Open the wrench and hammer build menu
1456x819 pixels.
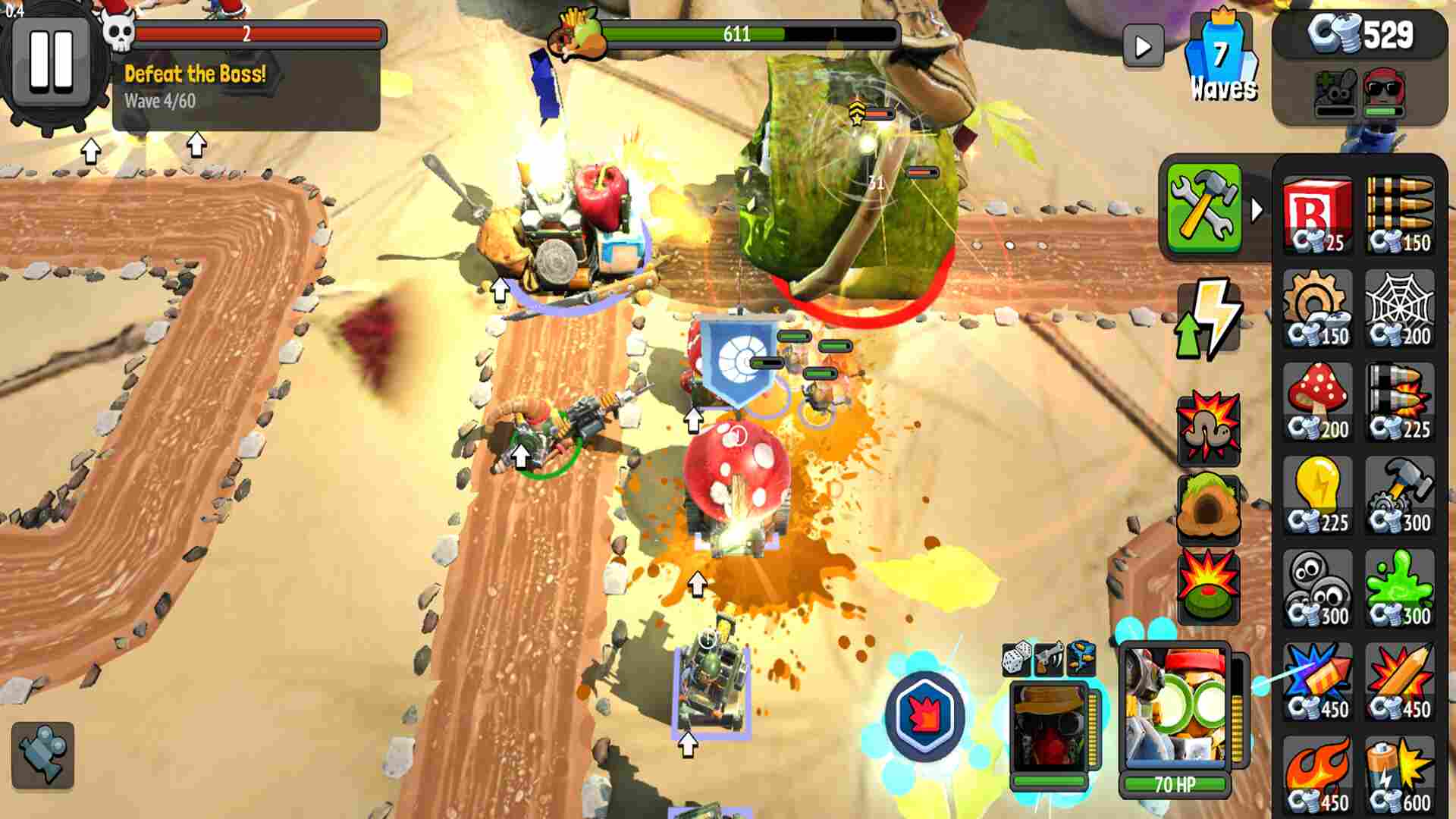coord(1203,208)
